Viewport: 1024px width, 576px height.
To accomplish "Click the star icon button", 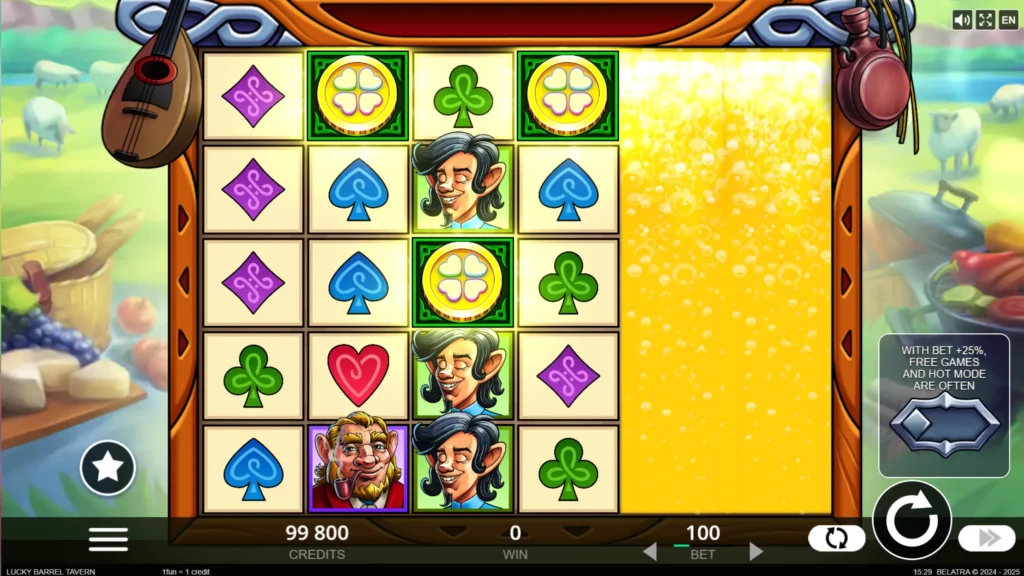I will click(108, 467).
